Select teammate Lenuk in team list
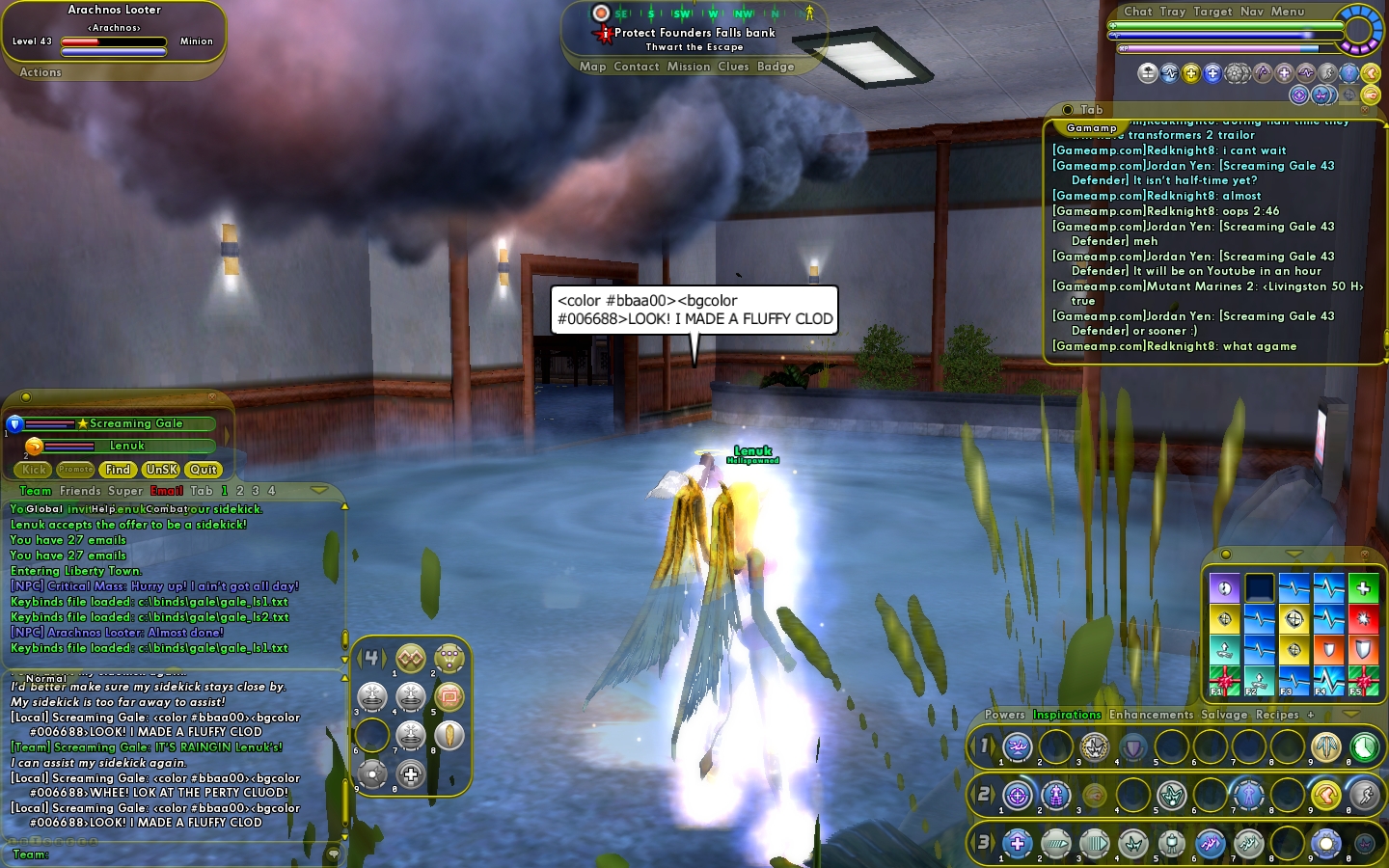The width and height of the screenshot is (1389, 868). click(126, 447)
